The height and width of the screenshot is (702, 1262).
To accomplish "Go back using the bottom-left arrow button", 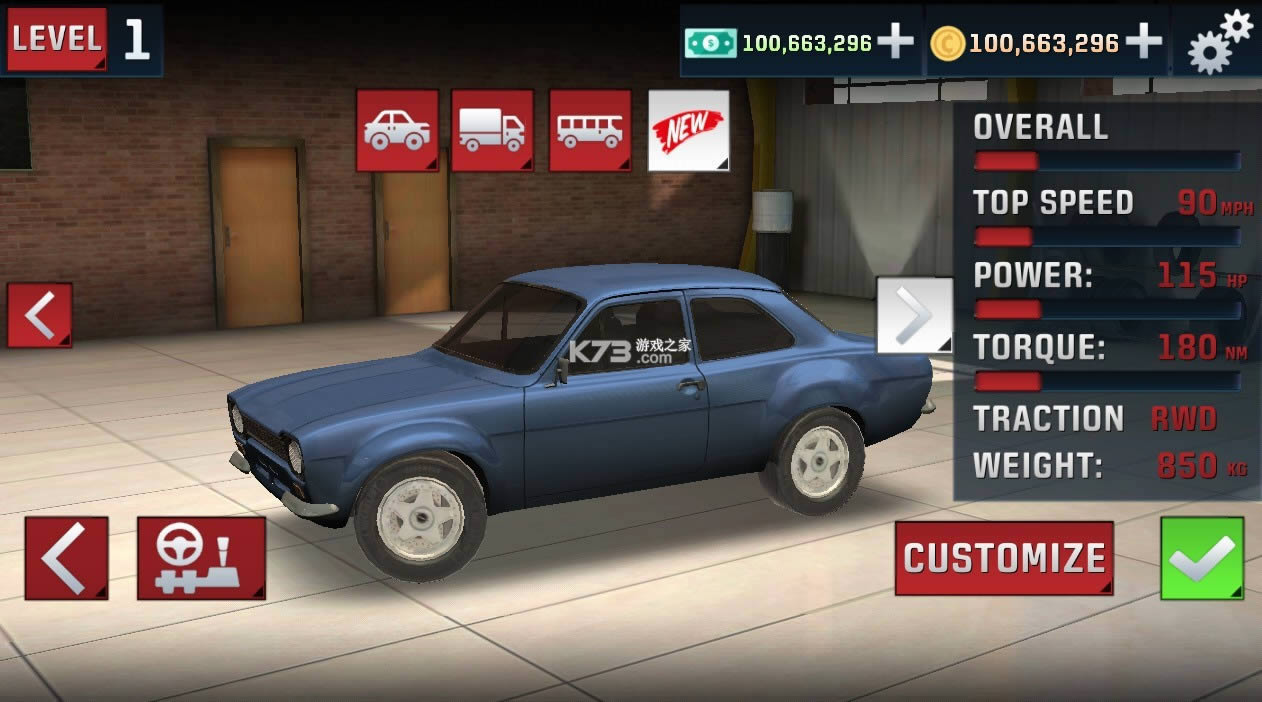I will pos(66,558).
